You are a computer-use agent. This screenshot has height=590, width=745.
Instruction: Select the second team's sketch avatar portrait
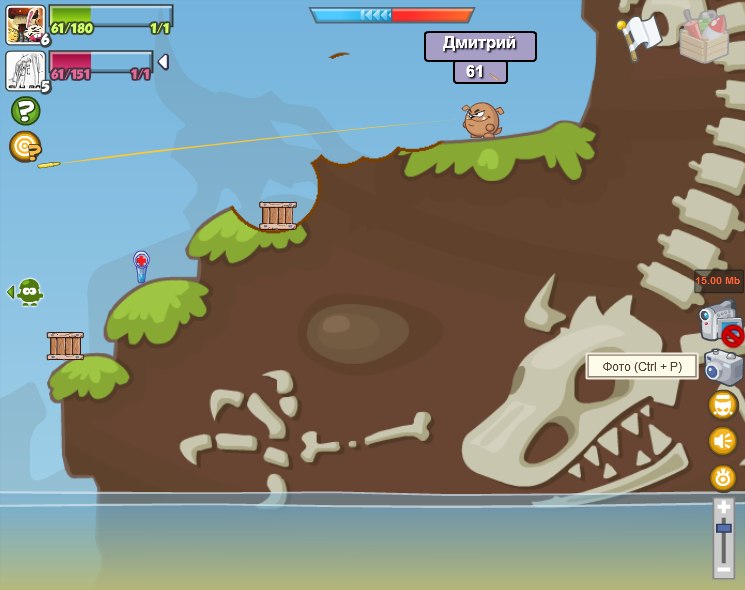pos(24,71)
